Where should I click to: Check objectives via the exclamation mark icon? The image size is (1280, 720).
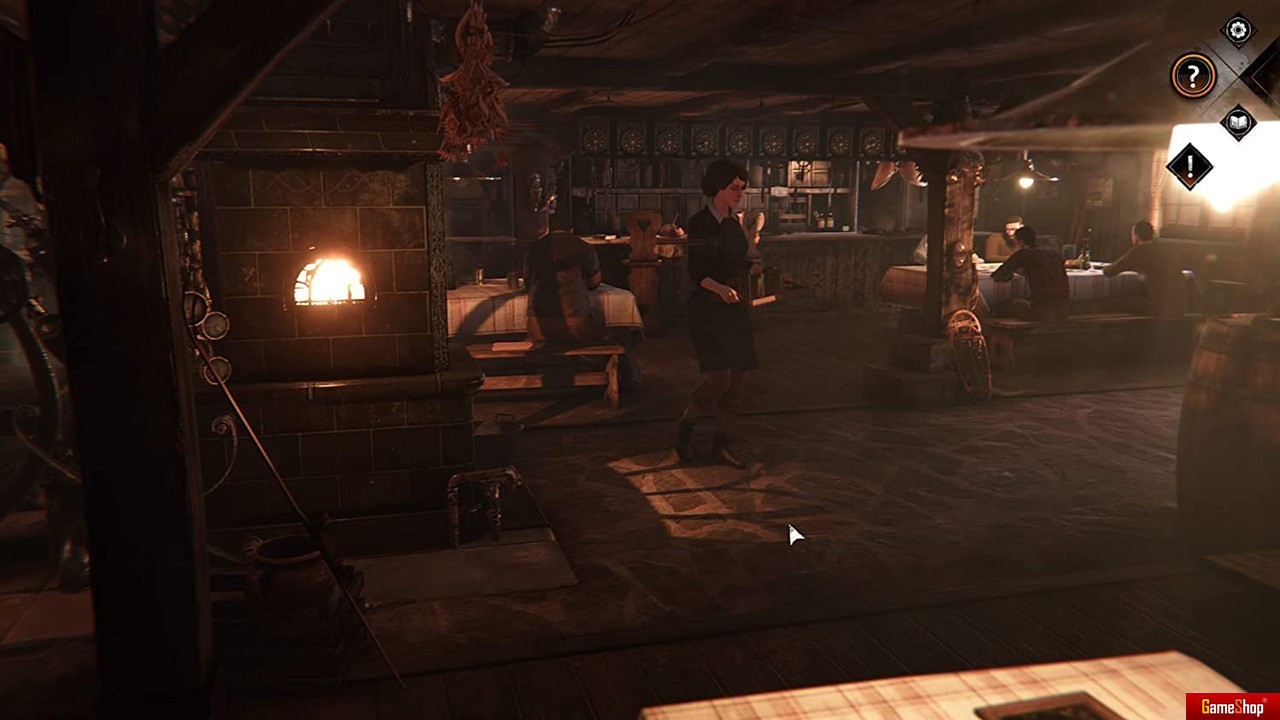[1190, 166]
